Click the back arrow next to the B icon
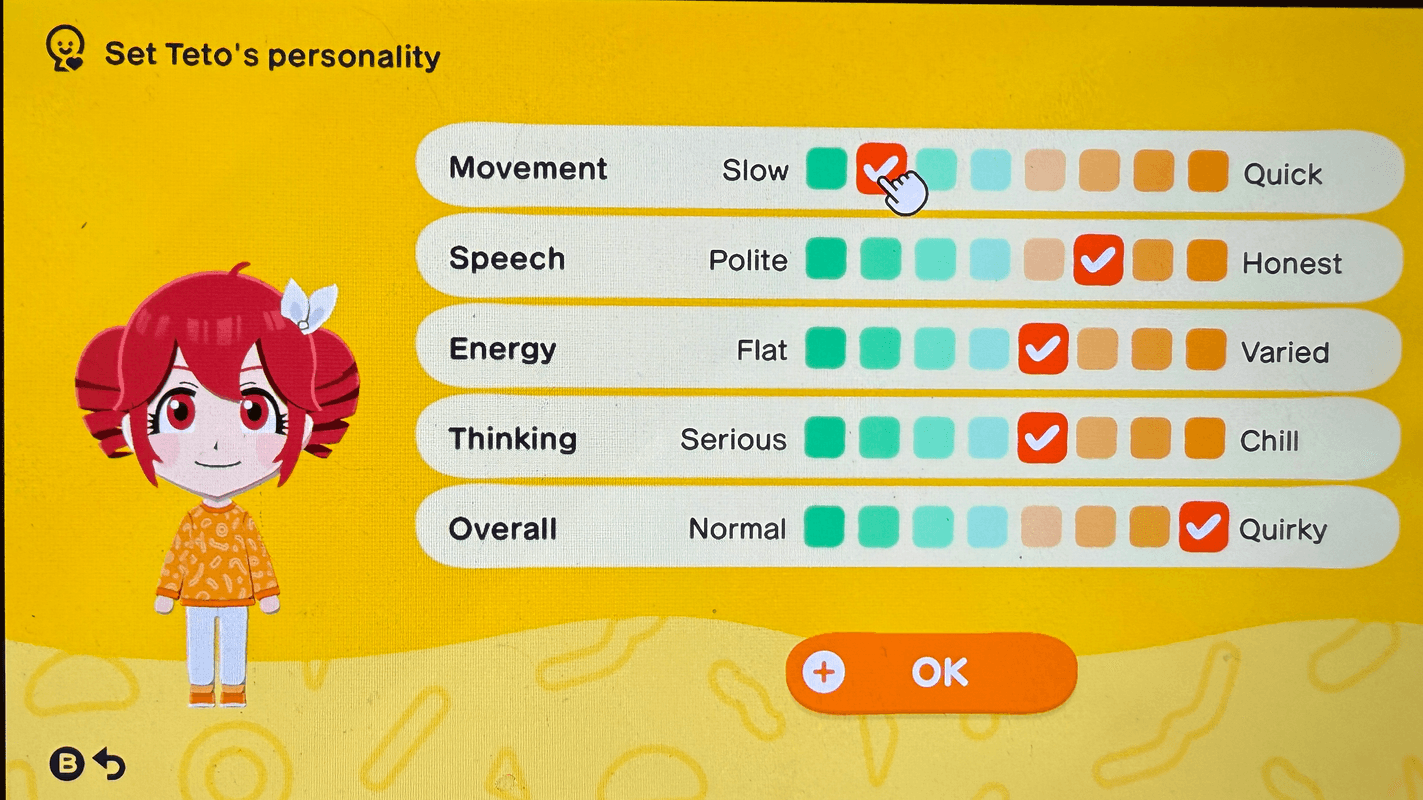This screenshot has width=1423, height=800. pyautogui.click(x=110, y=764)
